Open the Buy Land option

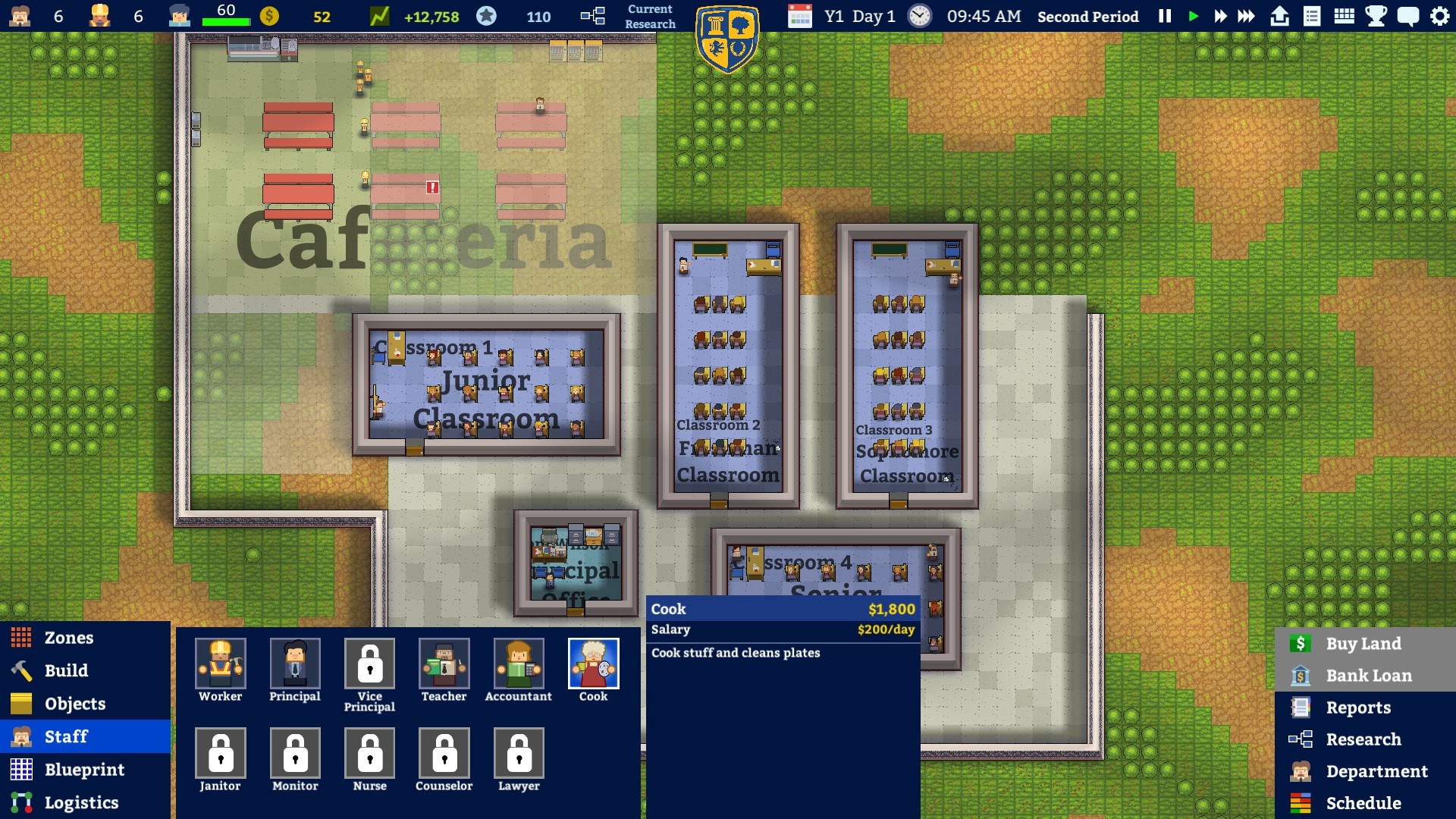click(1363, 644)
